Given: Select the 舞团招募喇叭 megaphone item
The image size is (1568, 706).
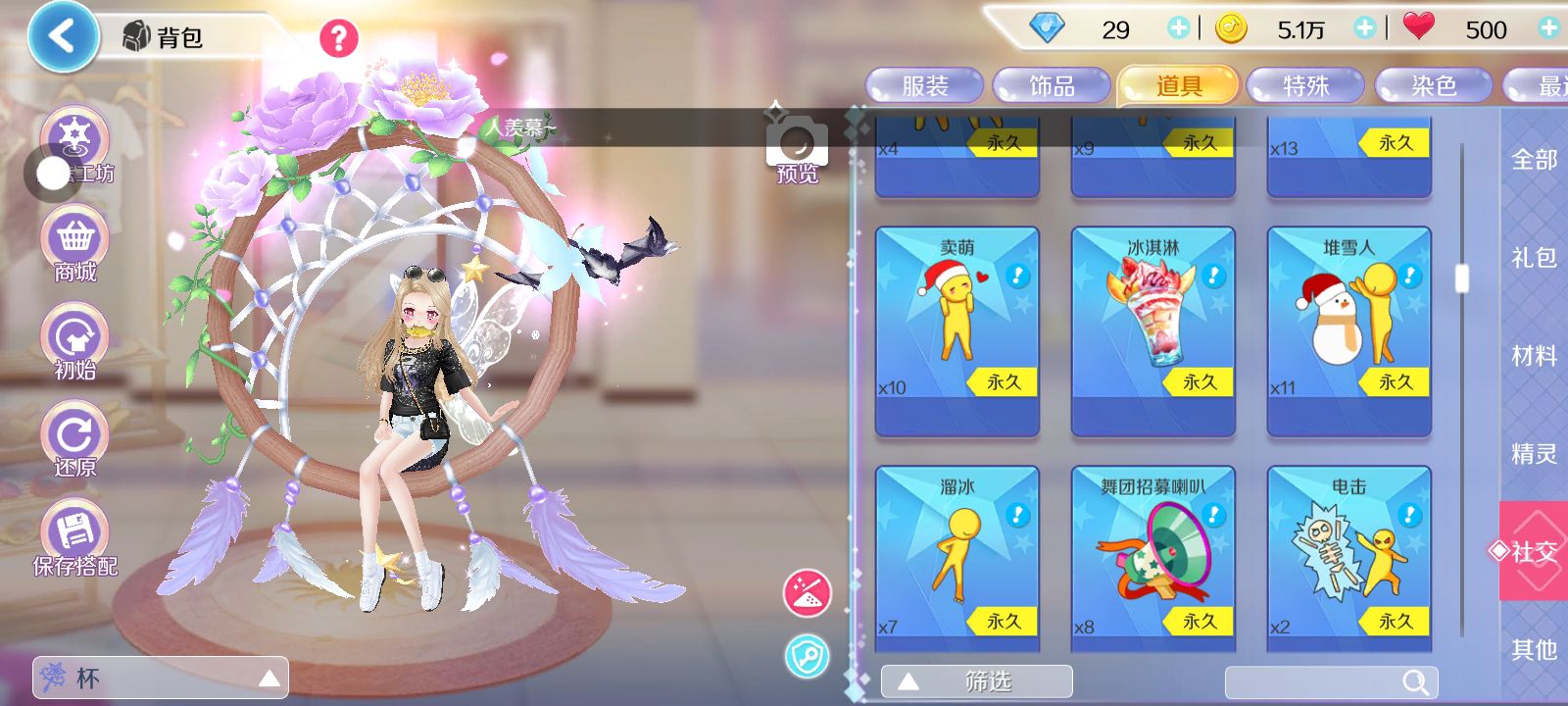Looking at the screenshot, I should [1152, 555].
